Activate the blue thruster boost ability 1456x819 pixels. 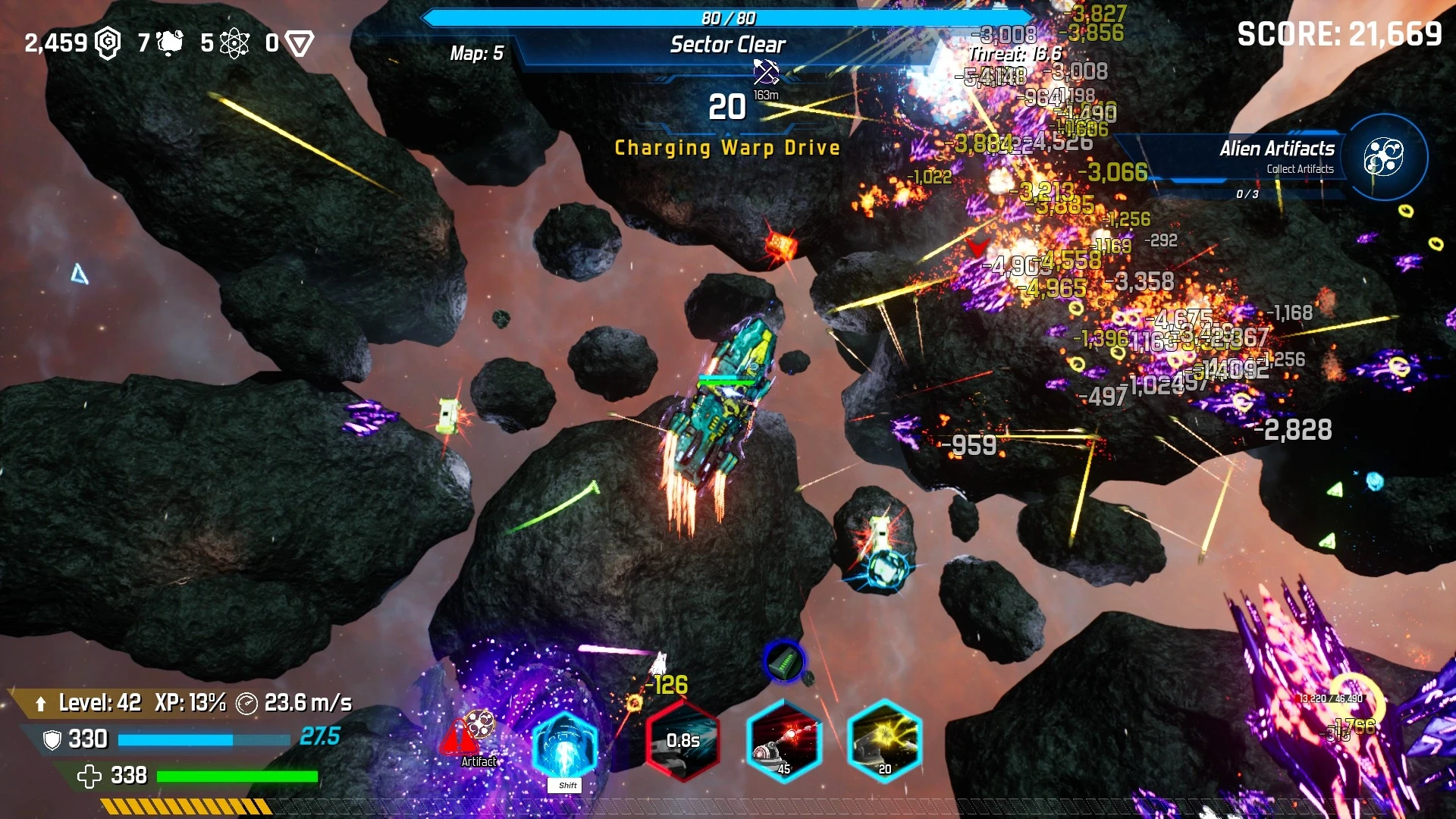click(x=565, y=747)
